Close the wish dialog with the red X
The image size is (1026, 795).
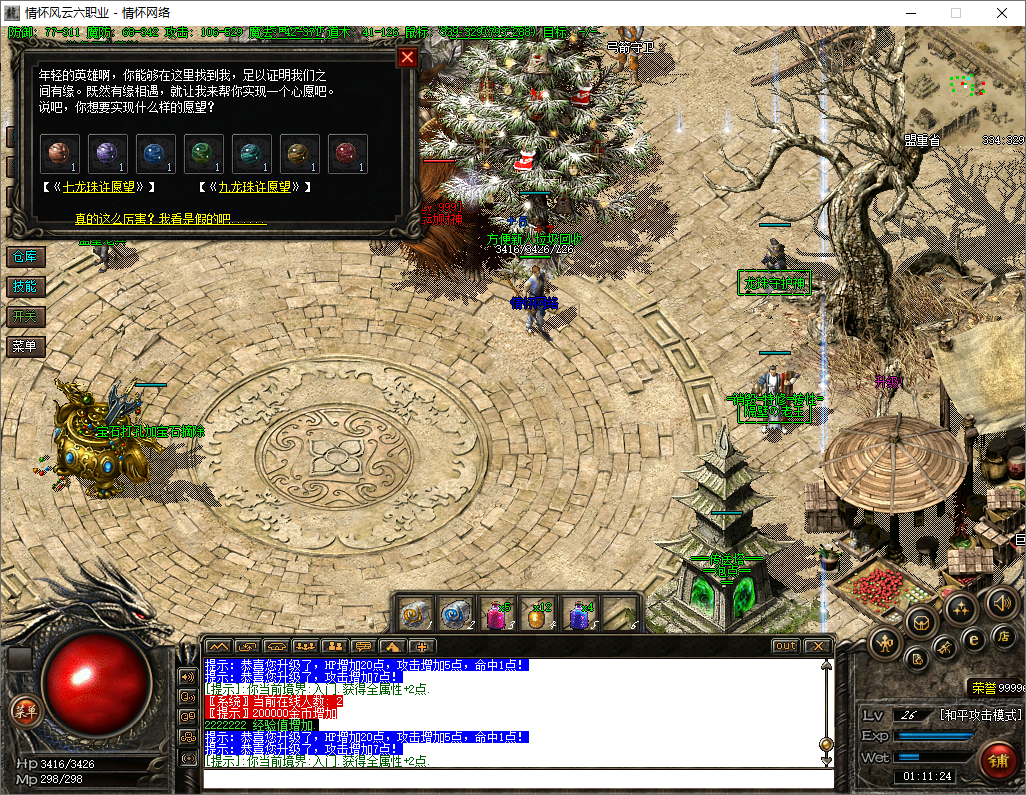click(x=407, y=57)
